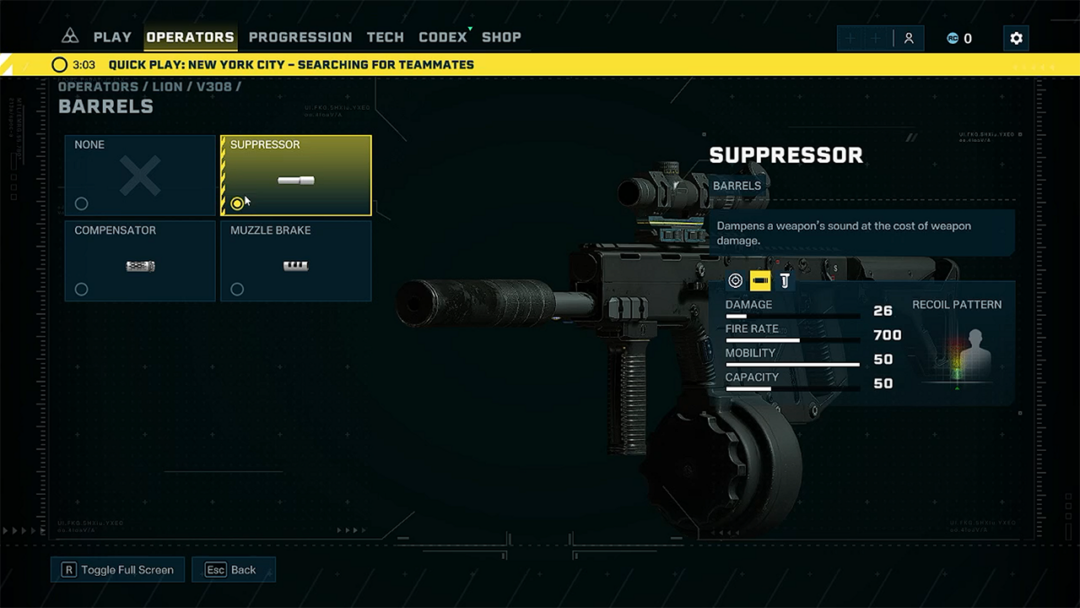Navigate to Lion in the breadcrumb
Image resolution: width=1080 pixels, height=608 pixels.
[167, 87]
